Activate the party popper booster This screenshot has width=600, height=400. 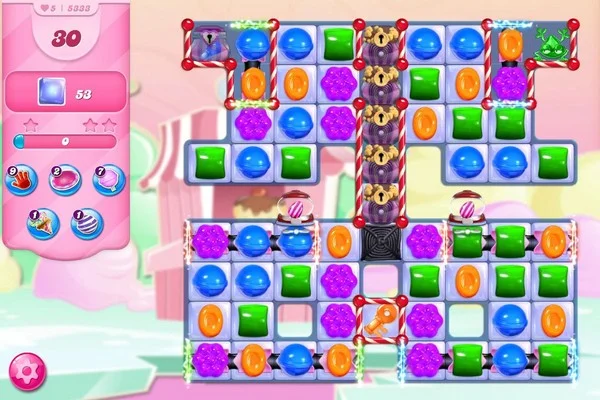pyautogui.click(x=44, y=221)
